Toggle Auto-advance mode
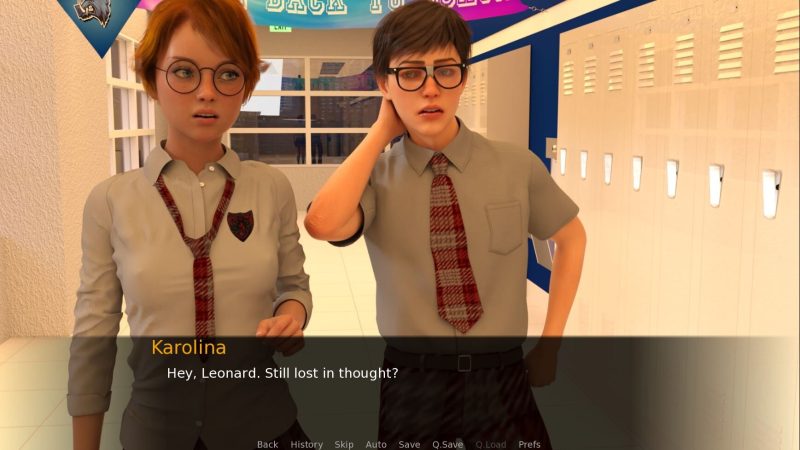The width and height of the screenshot is (800, 450). pyautogui.click(x=376, y=444)
